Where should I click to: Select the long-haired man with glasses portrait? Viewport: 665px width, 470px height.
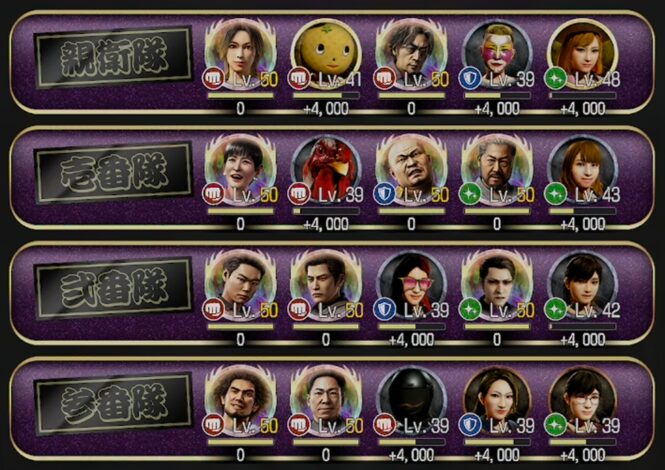411,52
